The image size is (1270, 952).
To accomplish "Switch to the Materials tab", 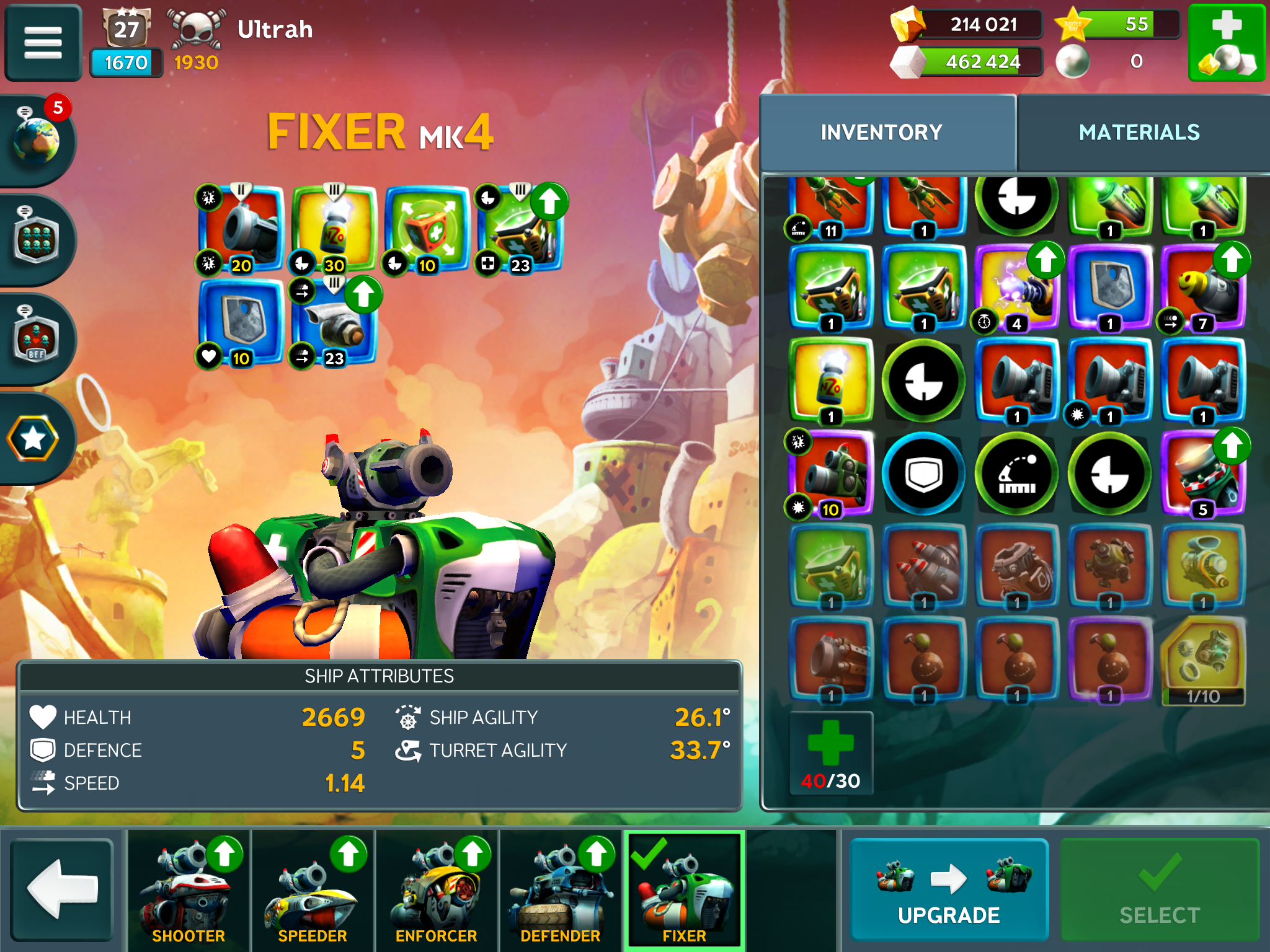I will pyautogui.click(x=1139, y=133).
